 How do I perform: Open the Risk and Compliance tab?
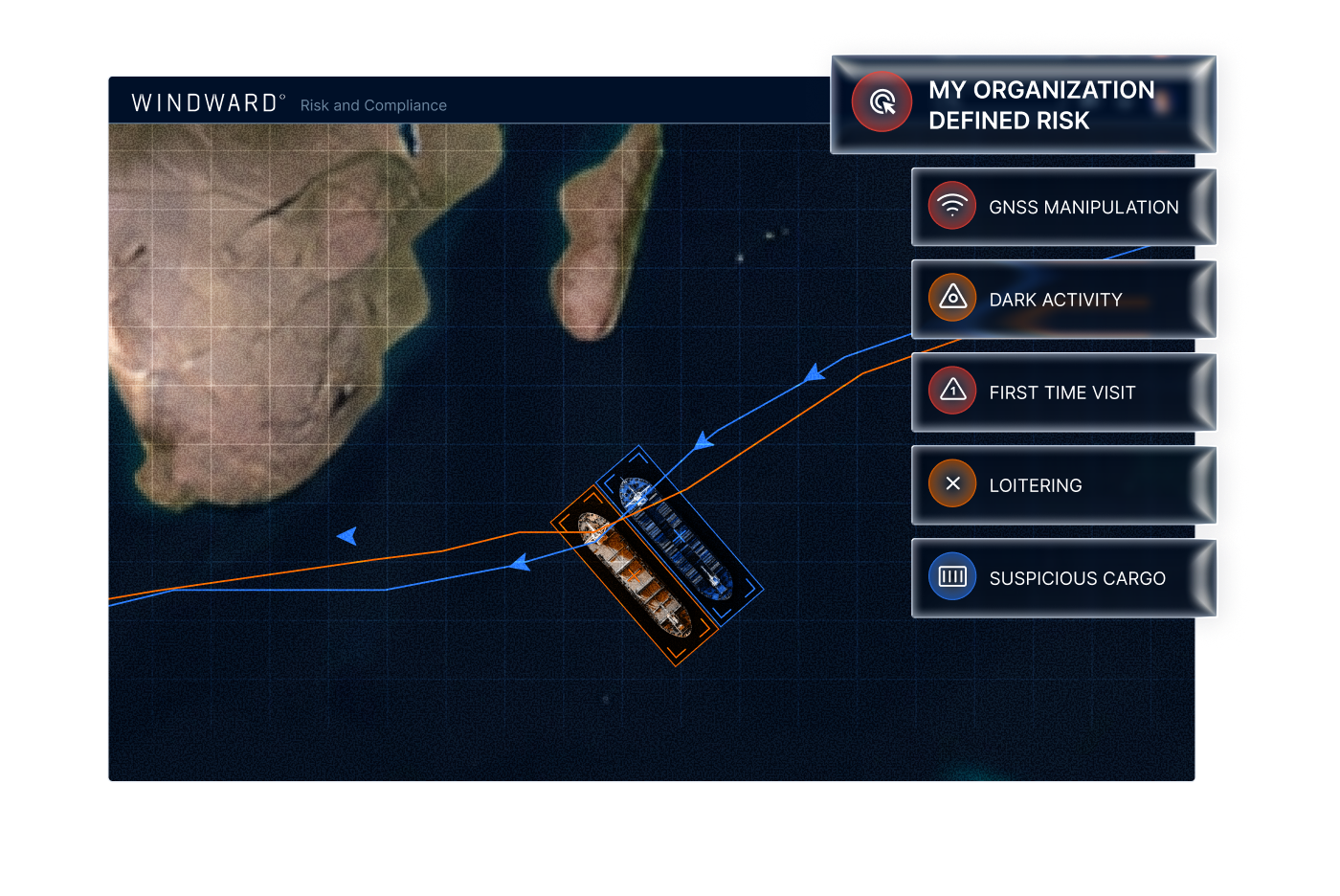[x=373, y=105]
